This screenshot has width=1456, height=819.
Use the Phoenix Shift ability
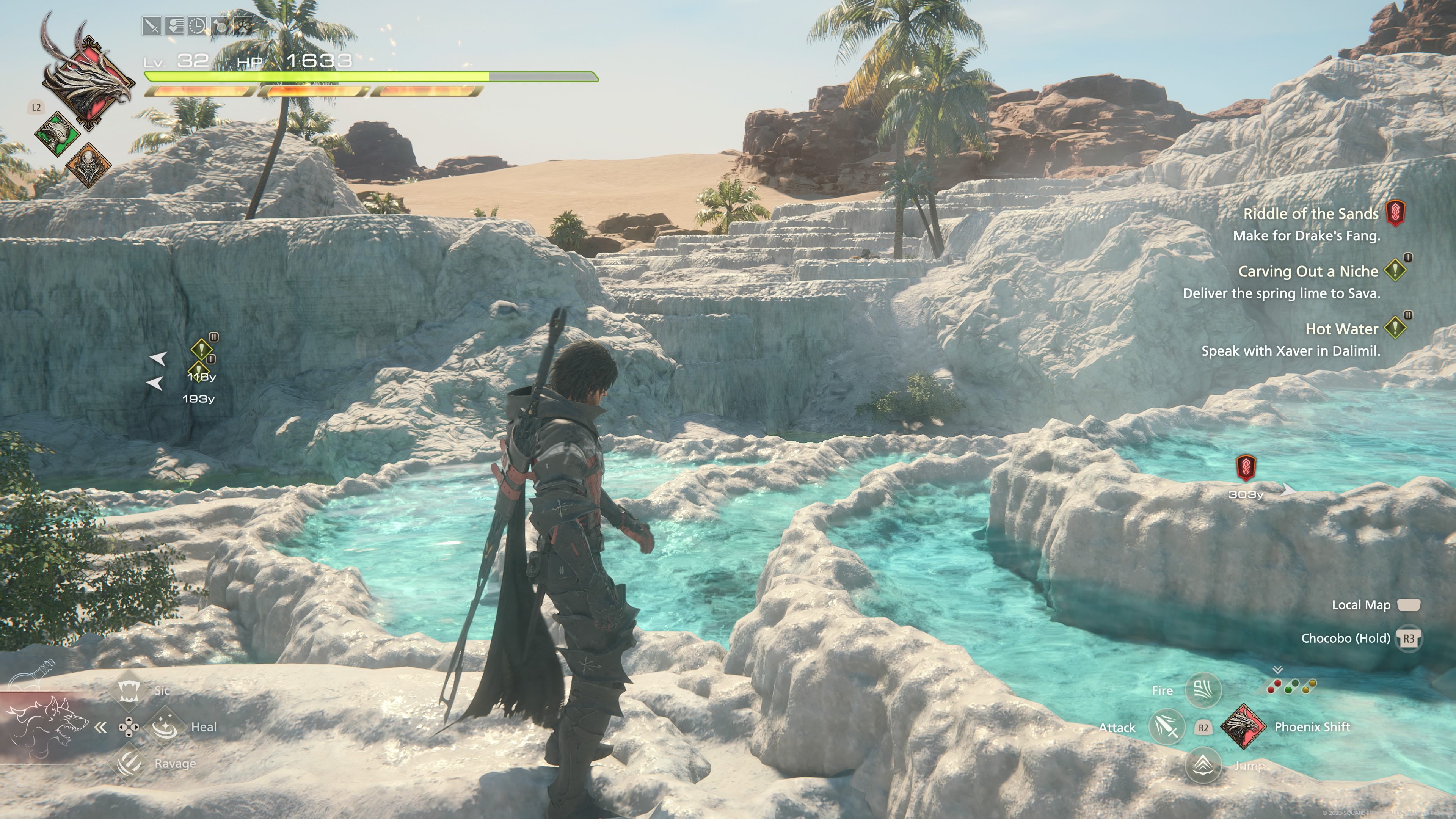point(1243,727)
